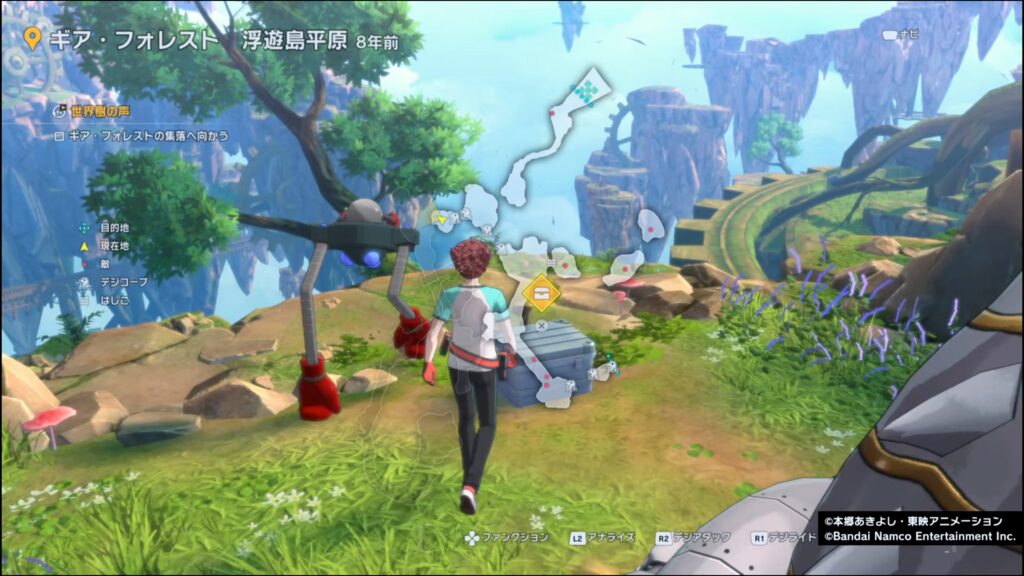This screenshot has height=576, width=1024.
Task: Click the ナビ label
Action: (908, 34)
